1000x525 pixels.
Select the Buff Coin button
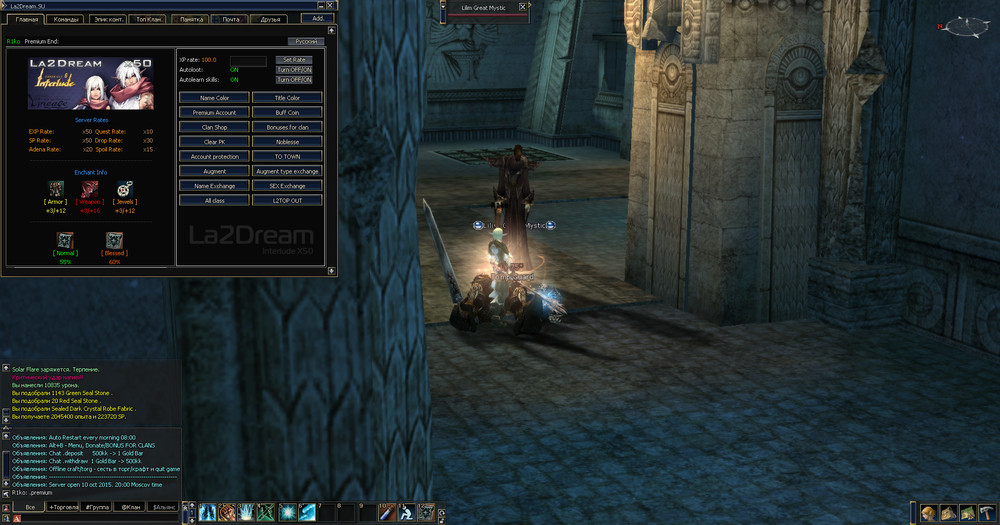[287, 113]
